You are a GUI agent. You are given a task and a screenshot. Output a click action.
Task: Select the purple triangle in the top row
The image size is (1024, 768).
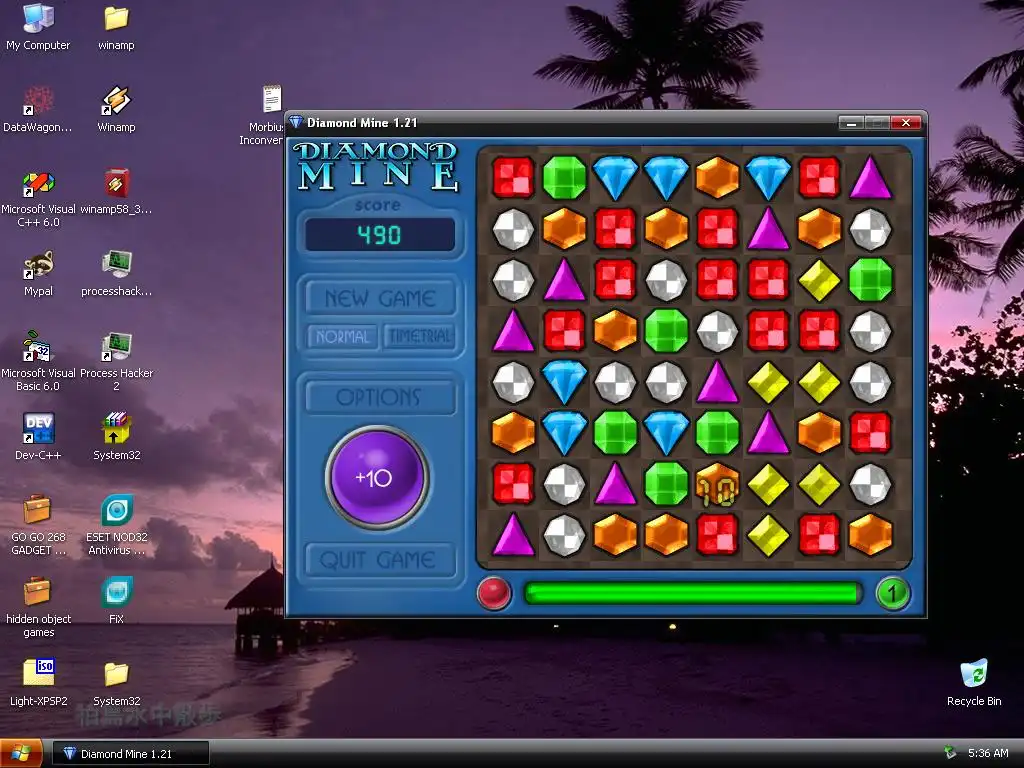click(870, 177)
